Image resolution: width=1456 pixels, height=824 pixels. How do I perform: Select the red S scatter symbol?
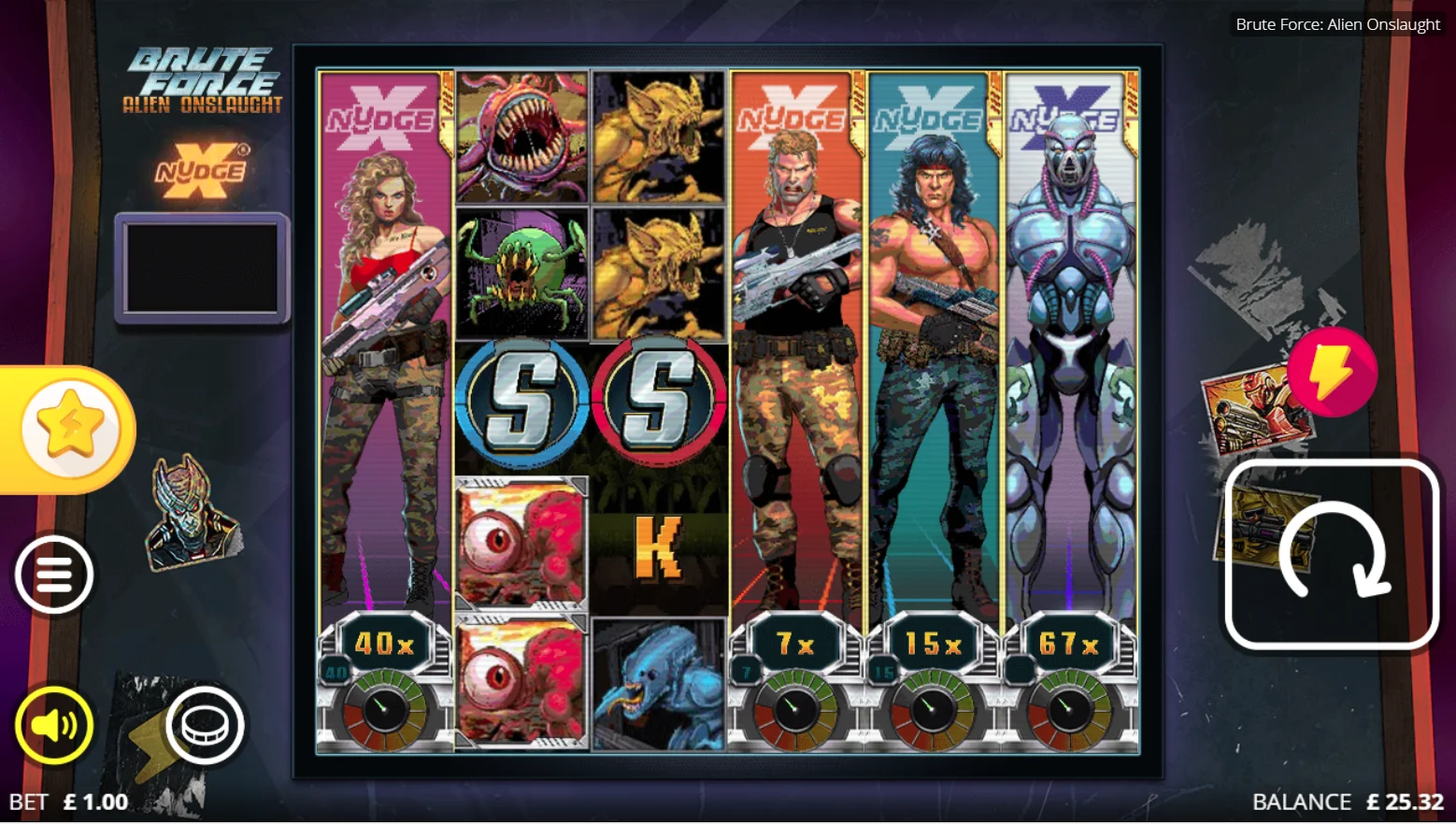click(660, 405)
